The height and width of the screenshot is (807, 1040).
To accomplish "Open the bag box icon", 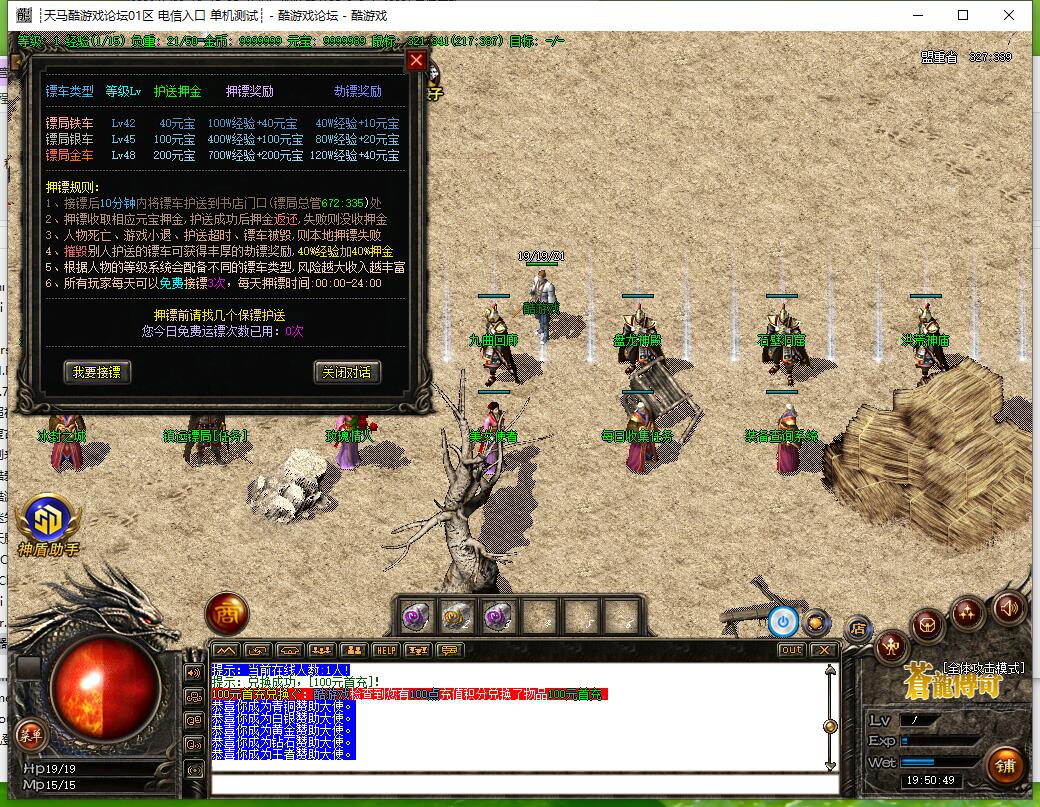I will click(x=929, y=627).
